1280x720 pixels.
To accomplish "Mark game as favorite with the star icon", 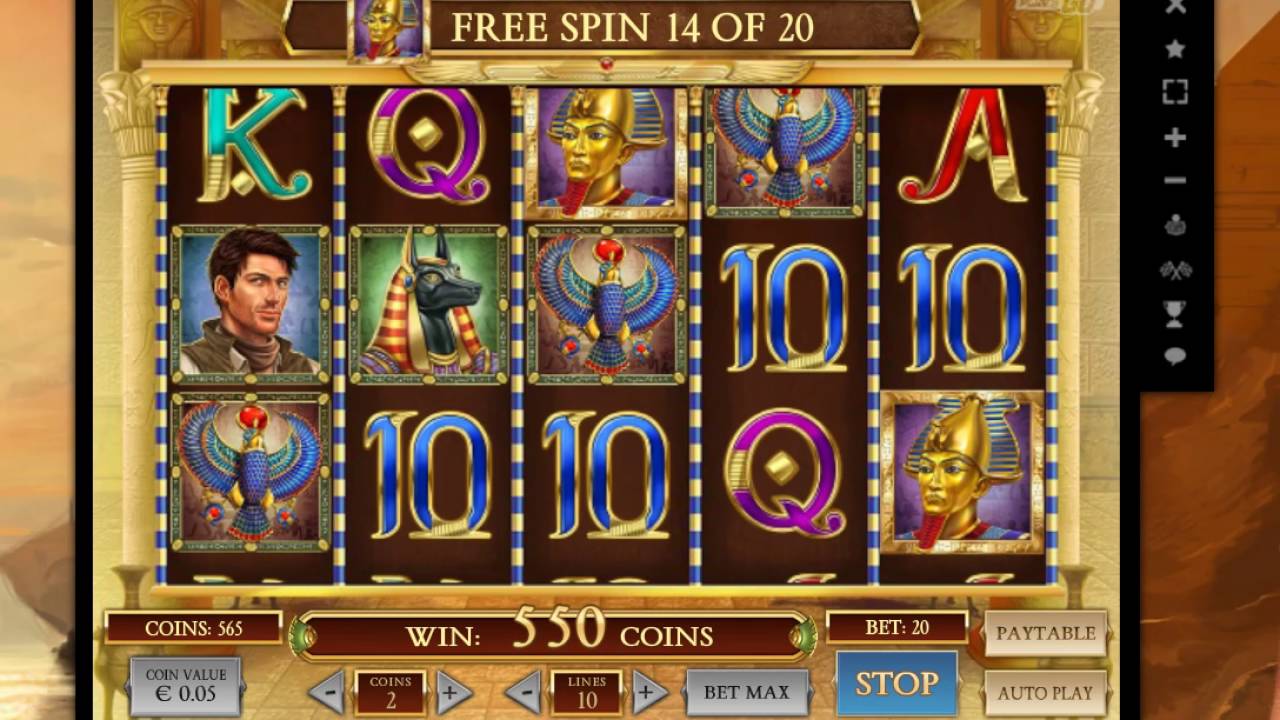I will pyautogui.click(x=1175, y=48).
